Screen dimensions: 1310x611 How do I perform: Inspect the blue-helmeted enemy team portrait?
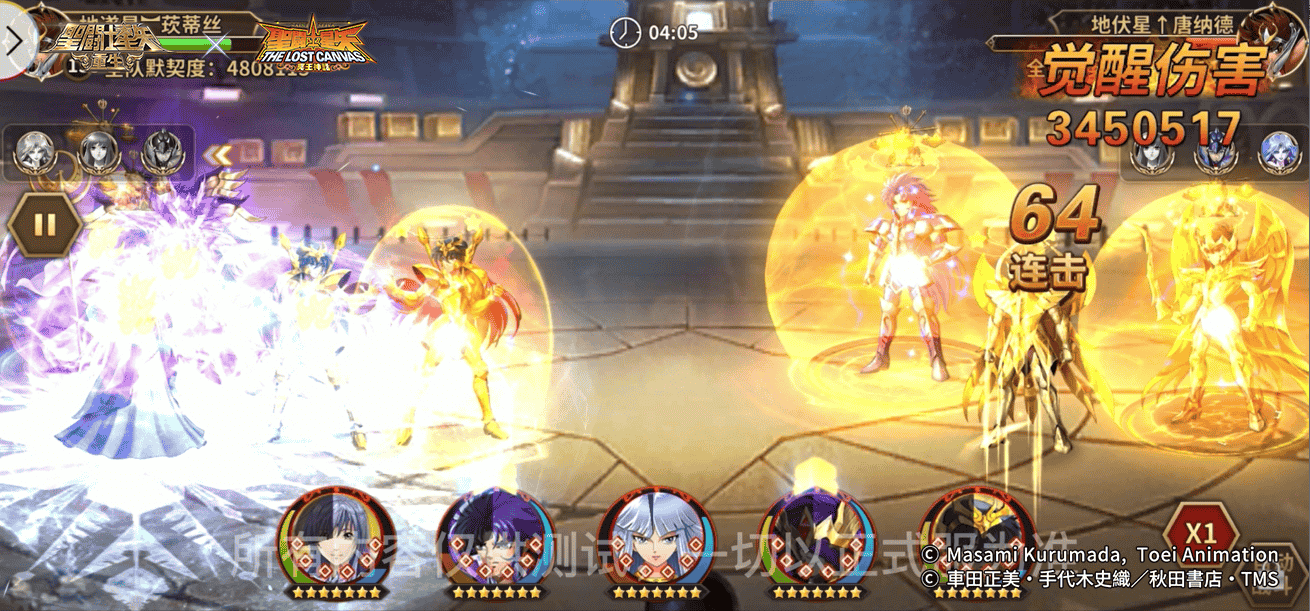(x=1217, y=154)
